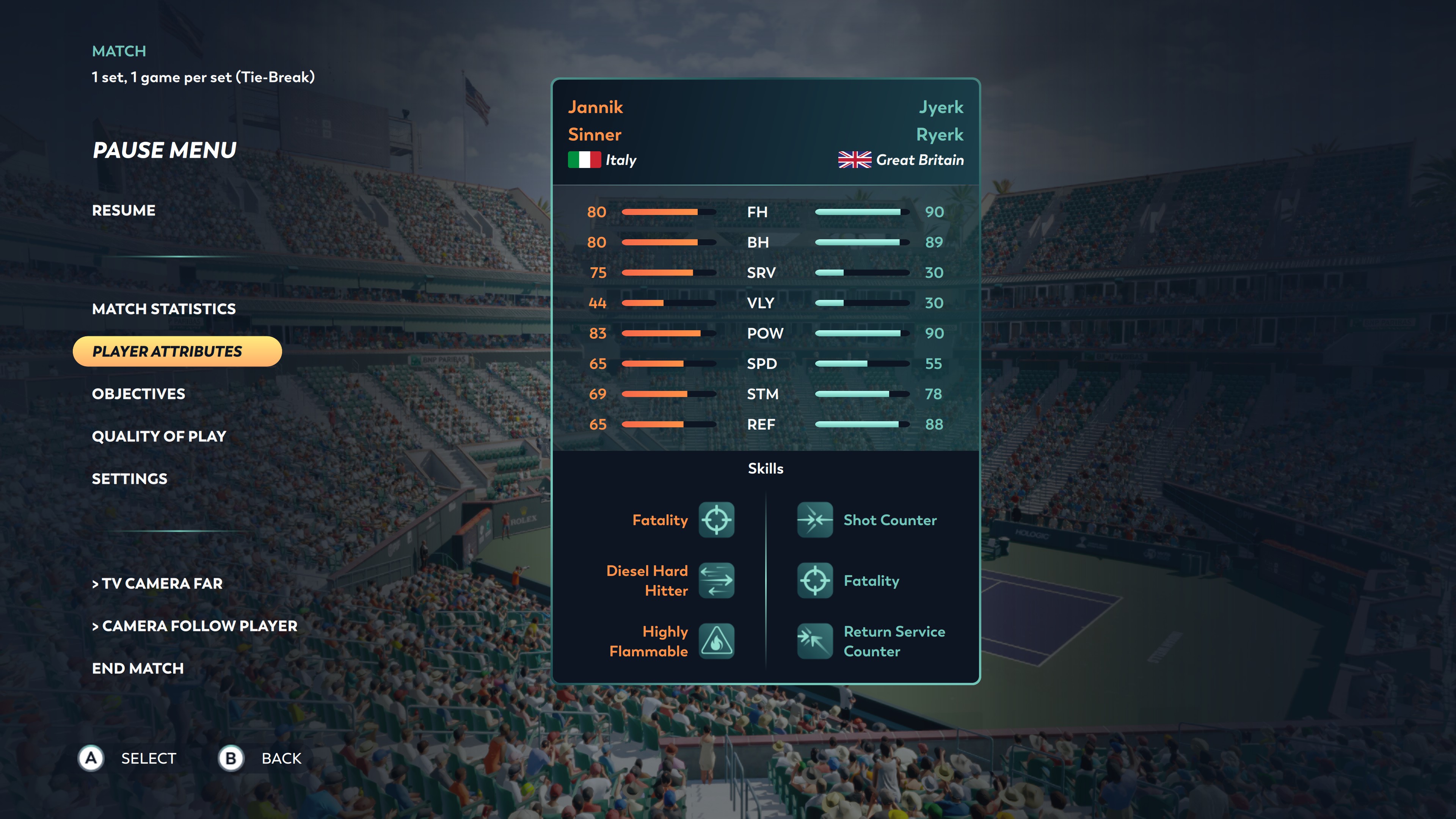The height and width of the screenshot is (819, 1456).
Task: Click Ryerk's Fatality skill icon
Action: point(814,581)
